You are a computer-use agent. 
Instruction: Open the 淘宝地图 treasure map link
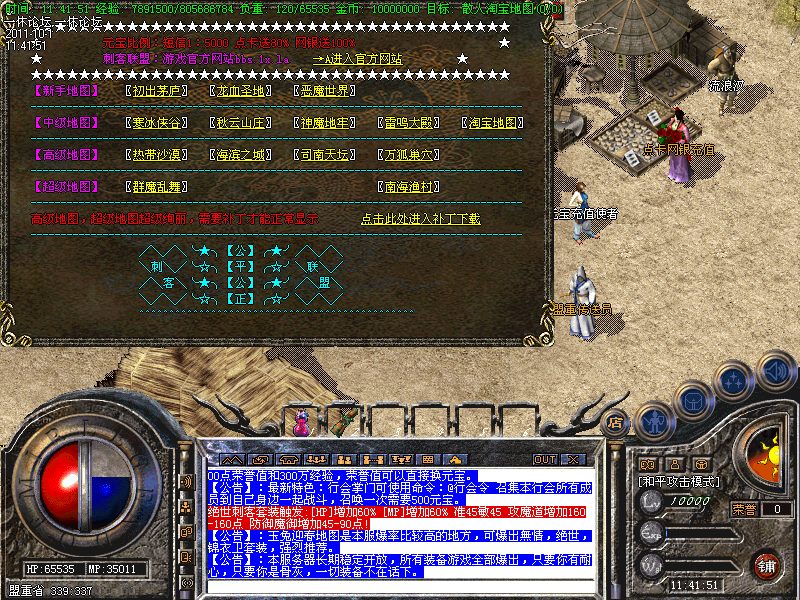493,123
